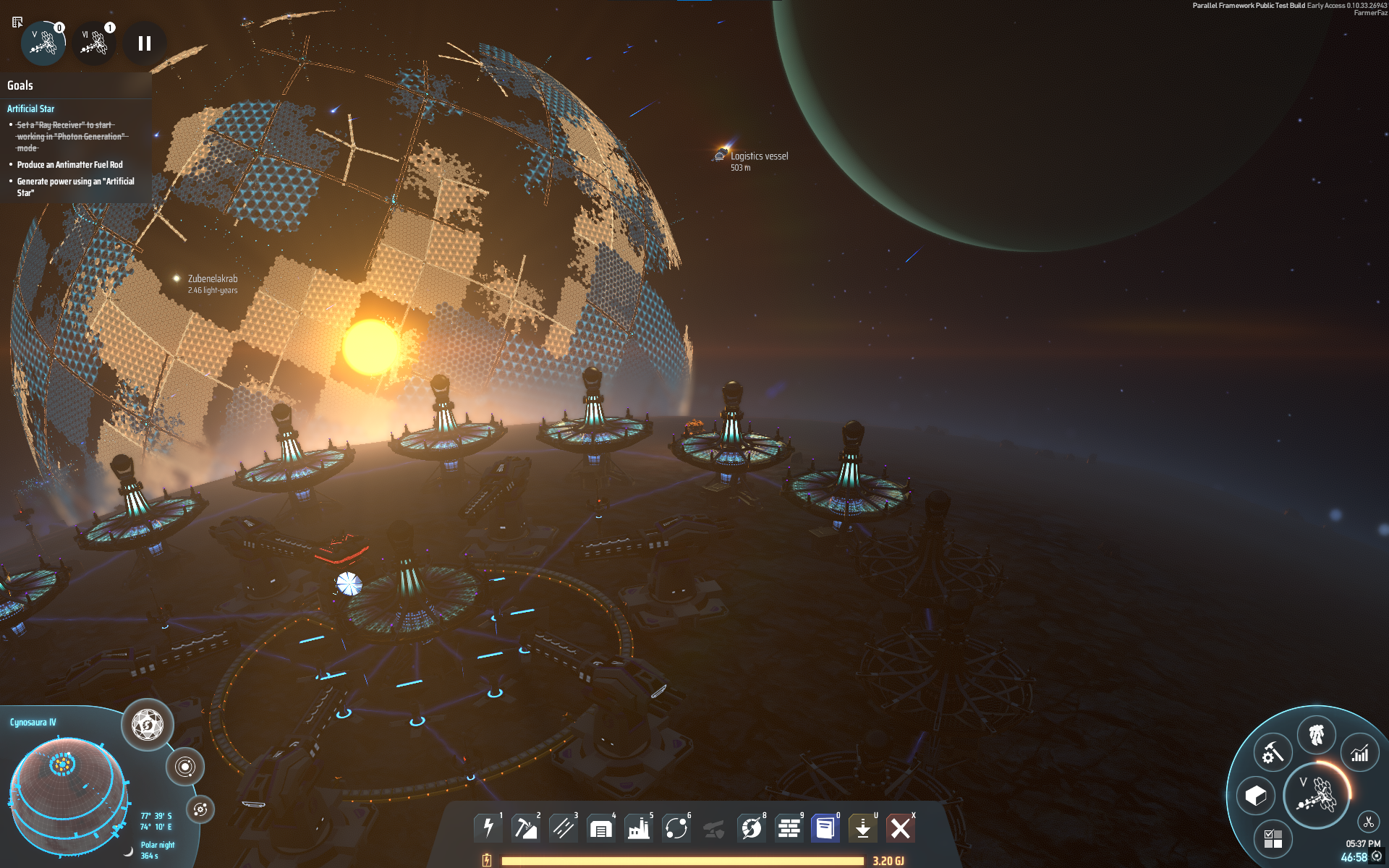Select the Dyson sphere build category

[x=751, y=827]
